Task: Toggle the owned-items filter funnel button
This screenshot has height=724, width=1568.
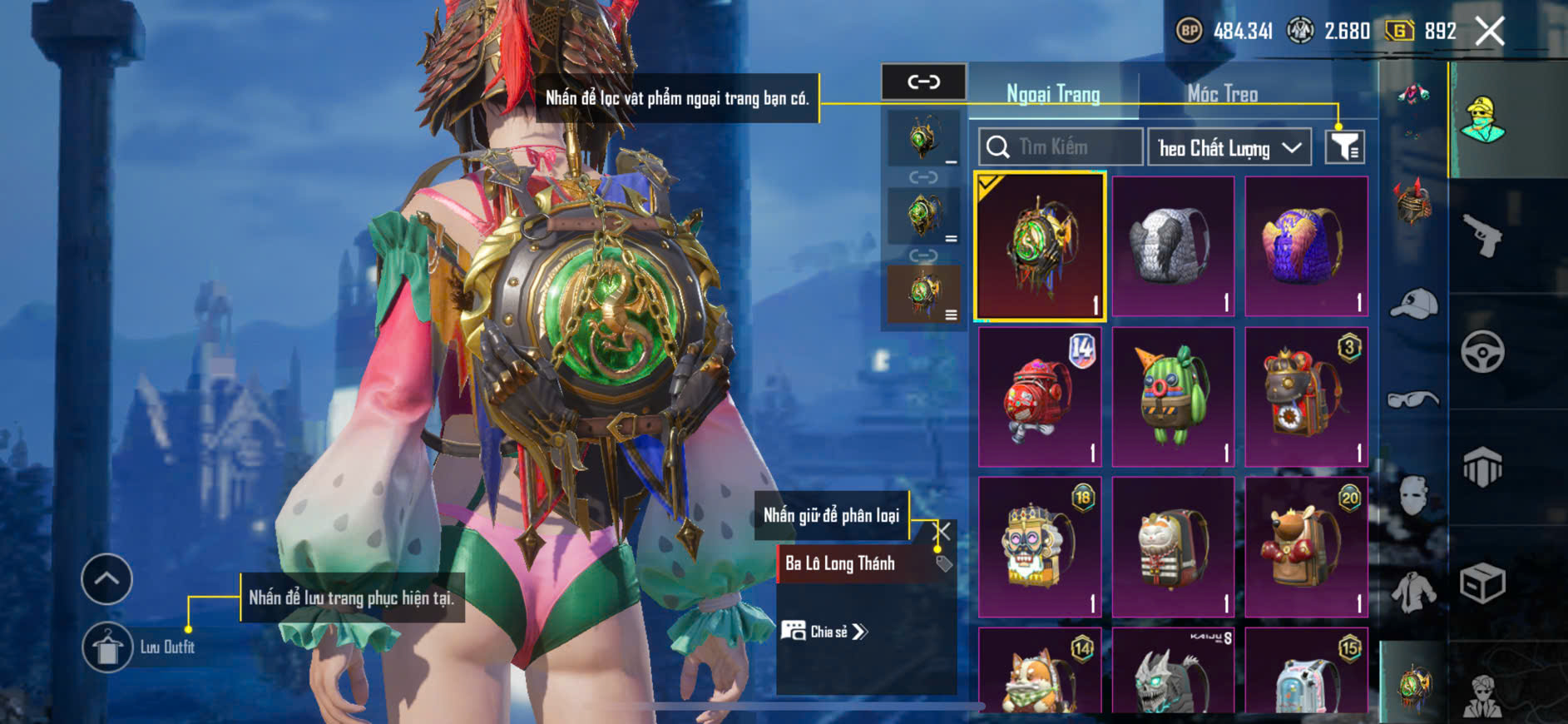Action: tap(1344, 147)
